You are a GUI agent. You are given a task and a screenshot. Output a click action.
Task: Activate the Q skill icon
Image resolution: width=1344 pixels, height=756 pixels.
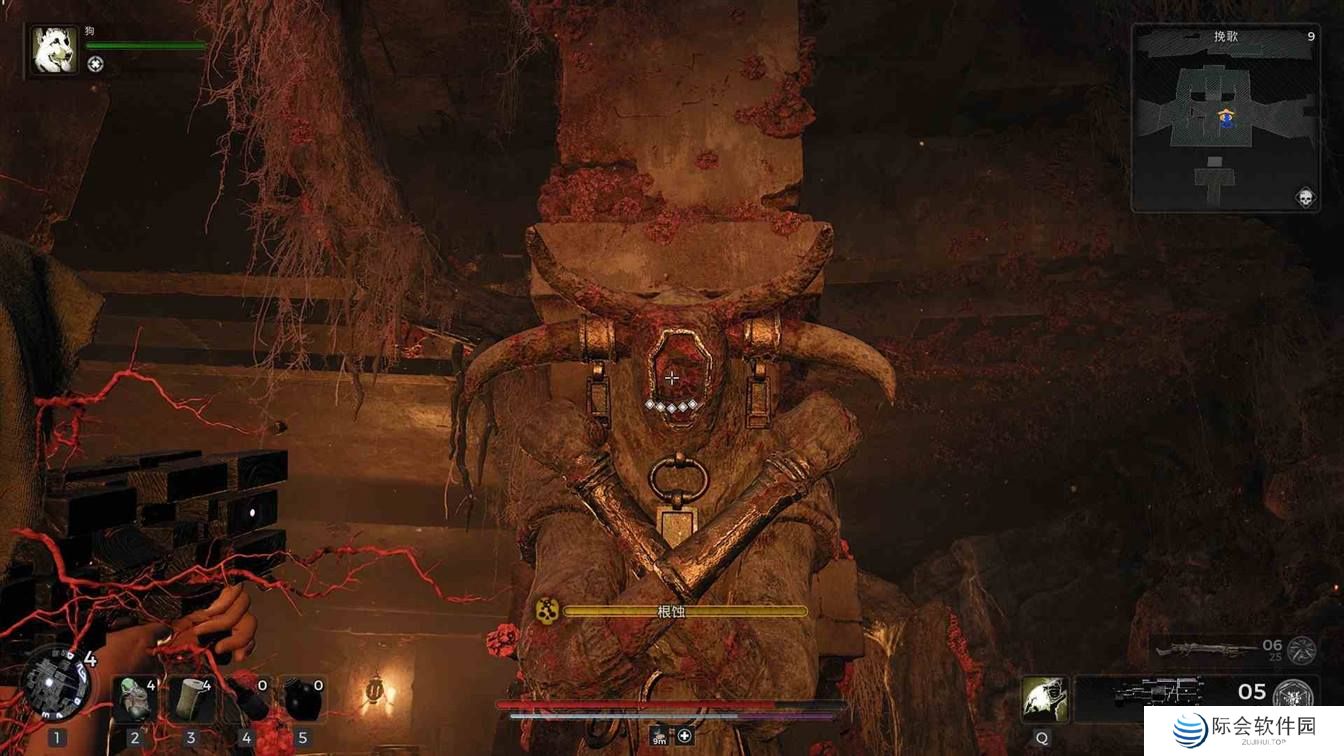click(1045, 697)
